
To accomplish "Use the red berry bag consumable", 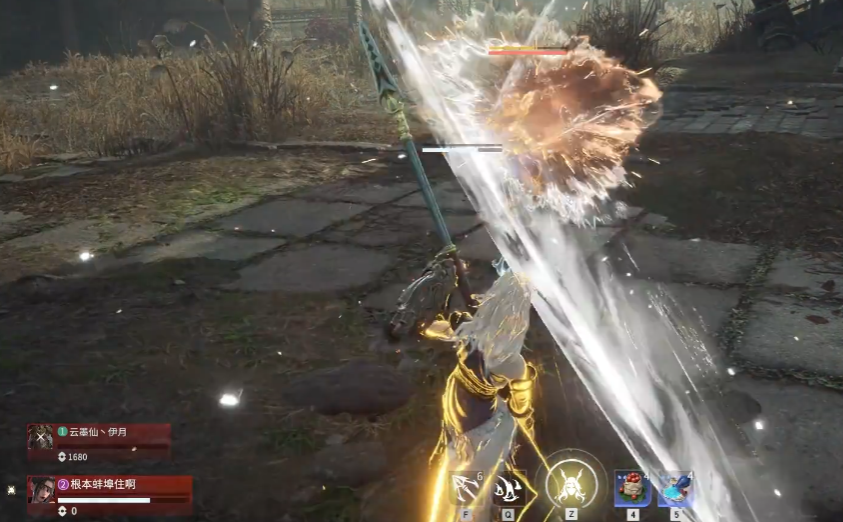I will [633, 489].
